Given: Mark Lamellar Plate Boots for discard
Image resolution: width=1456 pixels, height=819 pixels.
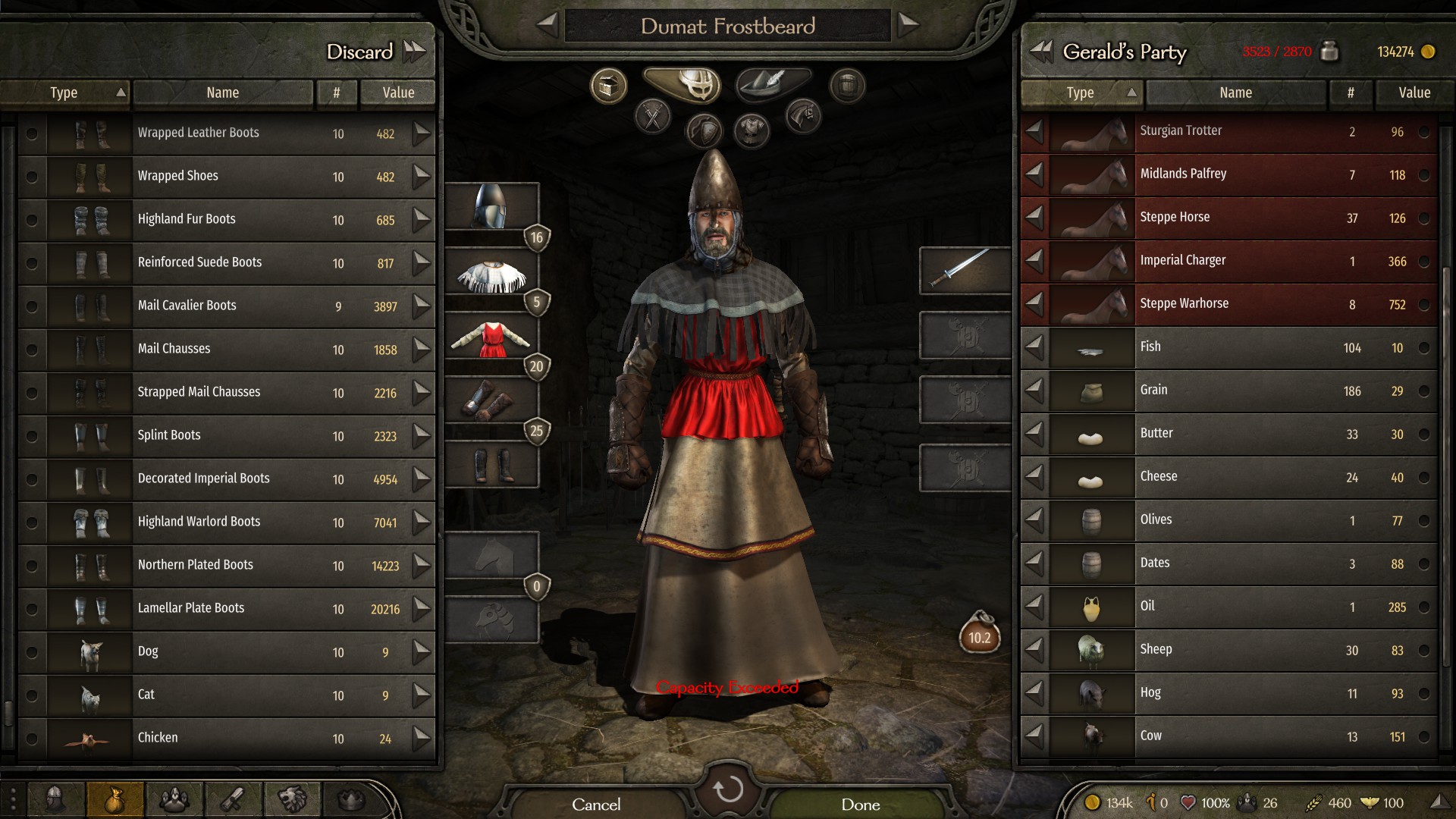Looking at the screenshot, I should [x=31, y=609].
